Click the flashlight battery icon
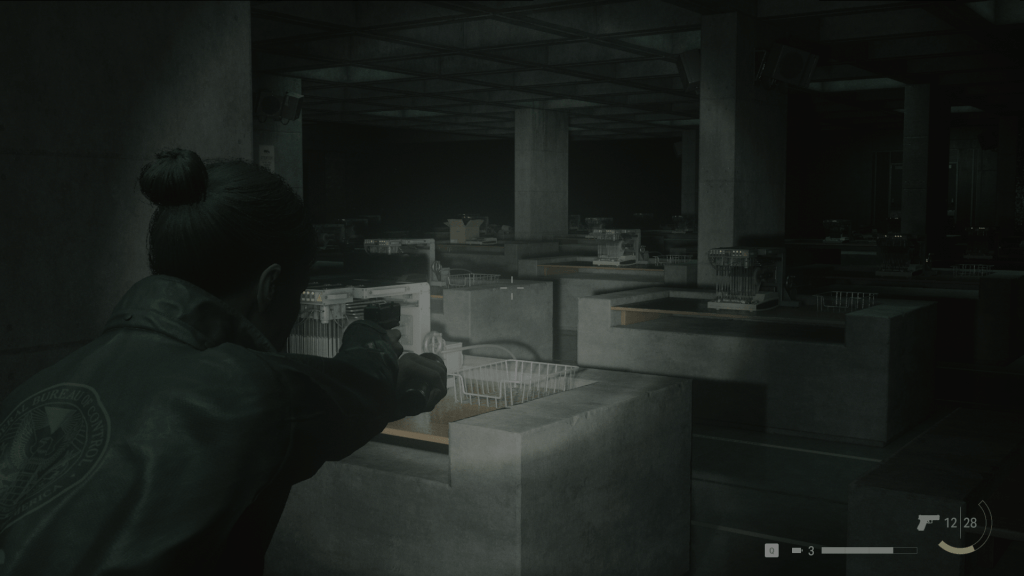Image resolution: width=1024 pixels, height=576 pixels. tap(797, 550)
